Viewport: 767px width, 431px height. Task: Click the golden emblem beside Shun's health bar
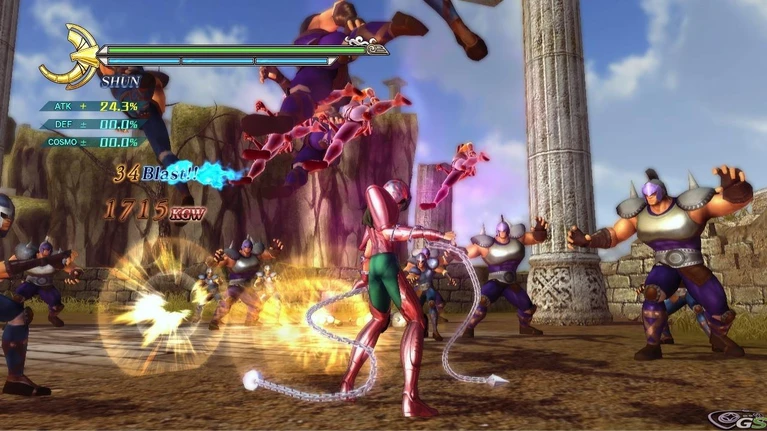click(x=70, y=57)
